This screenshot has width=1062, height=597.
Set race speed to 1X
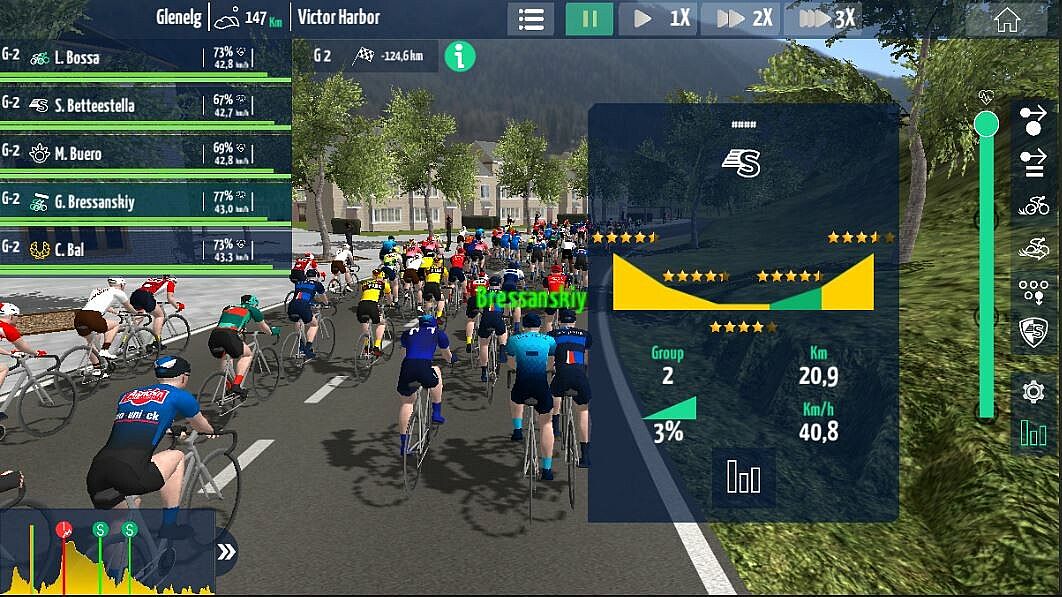pyautogui.click(x=661, y=19)
